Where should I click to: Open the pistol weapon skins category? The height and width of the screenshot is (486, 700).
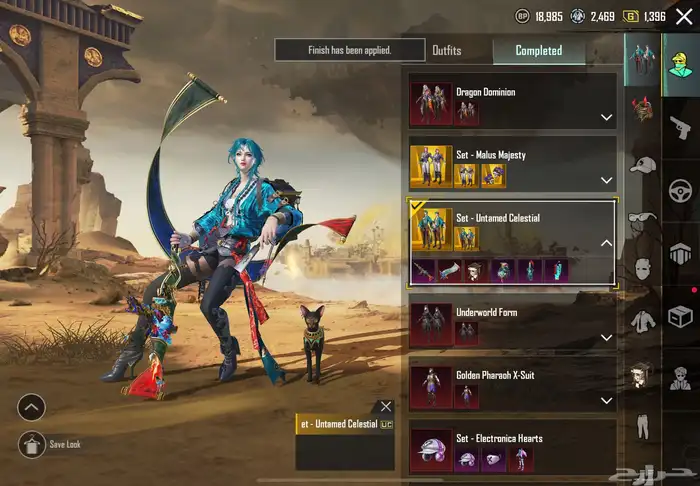(x=681, y=127)
